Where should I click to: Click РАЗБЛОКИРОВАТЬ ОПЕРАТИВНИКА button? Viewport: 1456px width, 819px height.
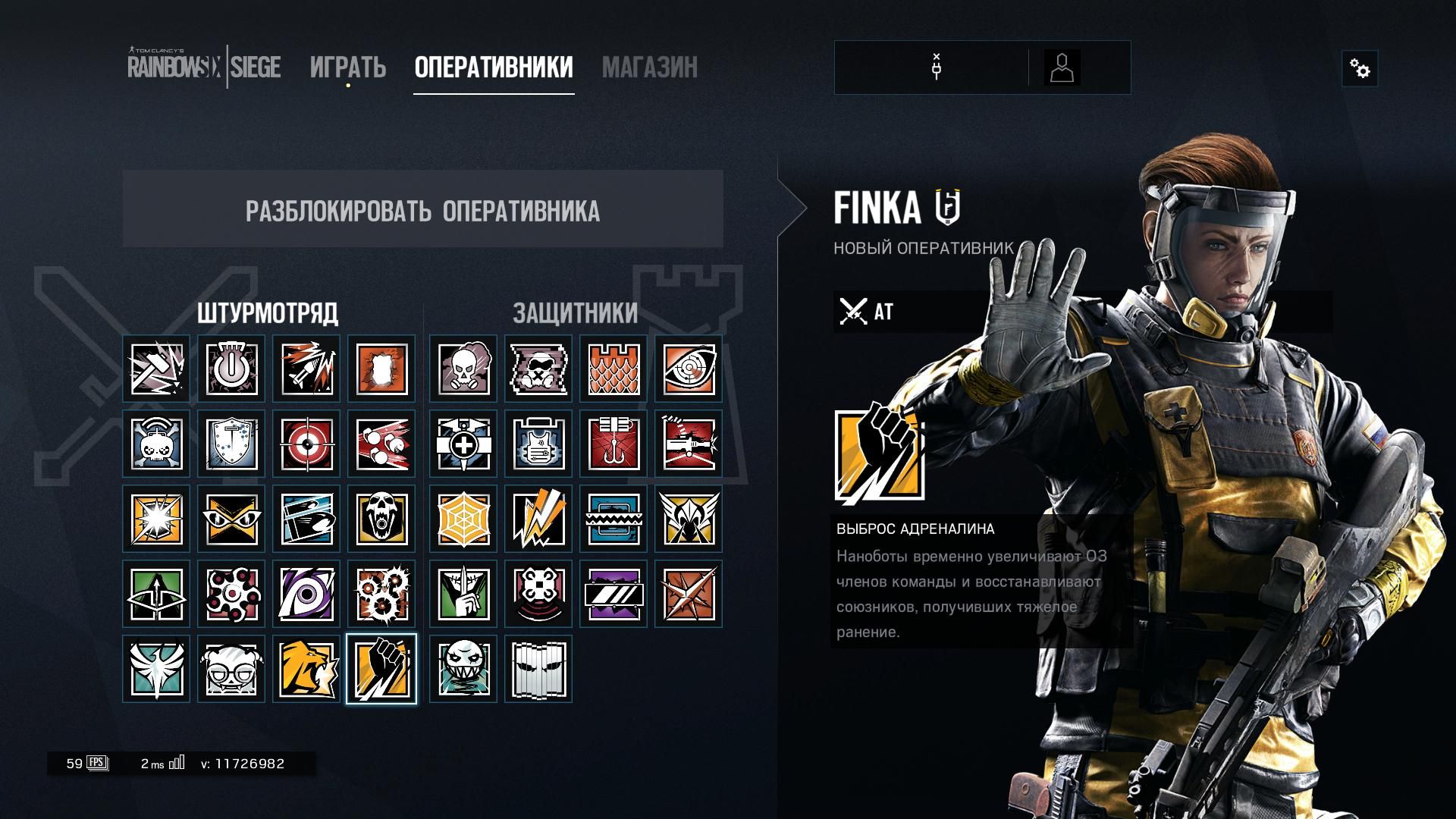pyautogui.click(x=422, y=209)
